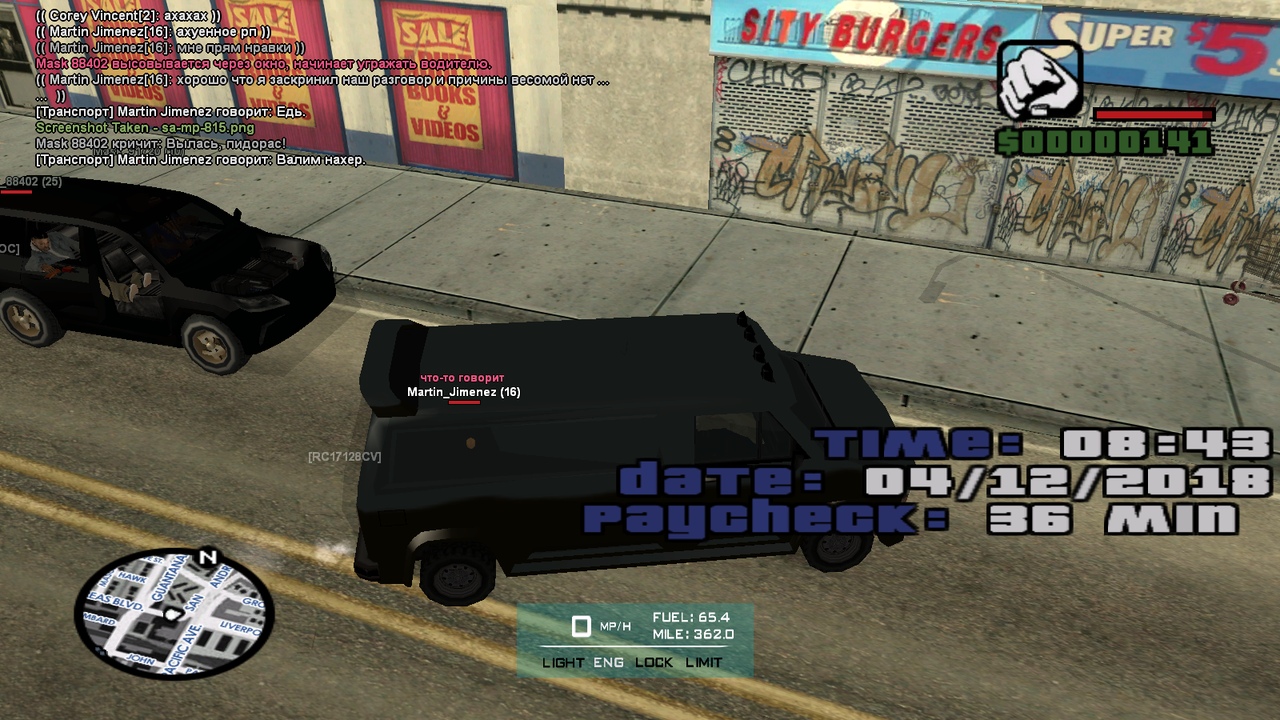1280x720 pixels.
Task: Toggle the ENG engine indicator
Action: pyautogui.click(x=608, y=662)
